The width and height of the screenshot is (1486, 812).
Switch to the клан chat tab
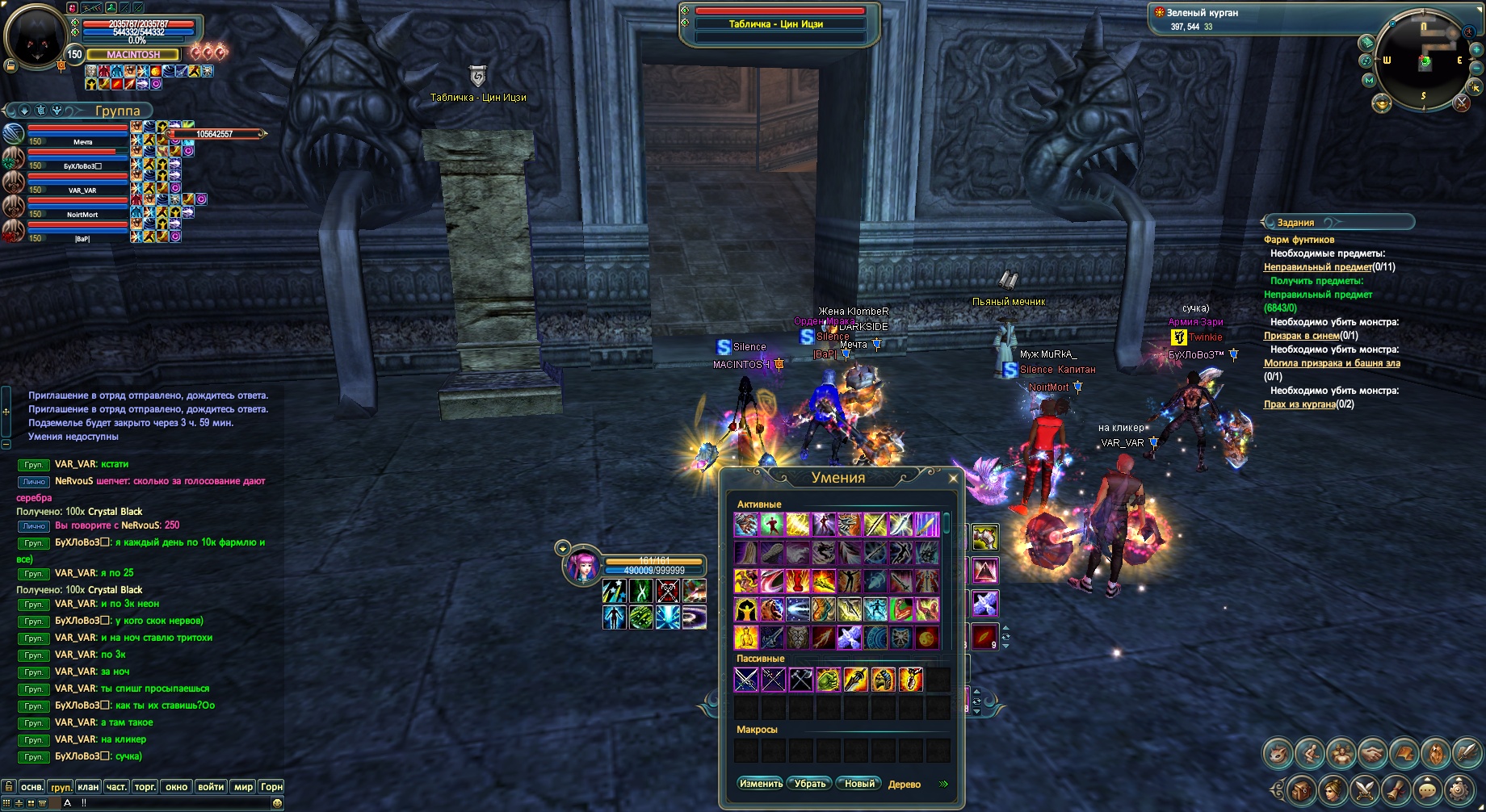88,787
